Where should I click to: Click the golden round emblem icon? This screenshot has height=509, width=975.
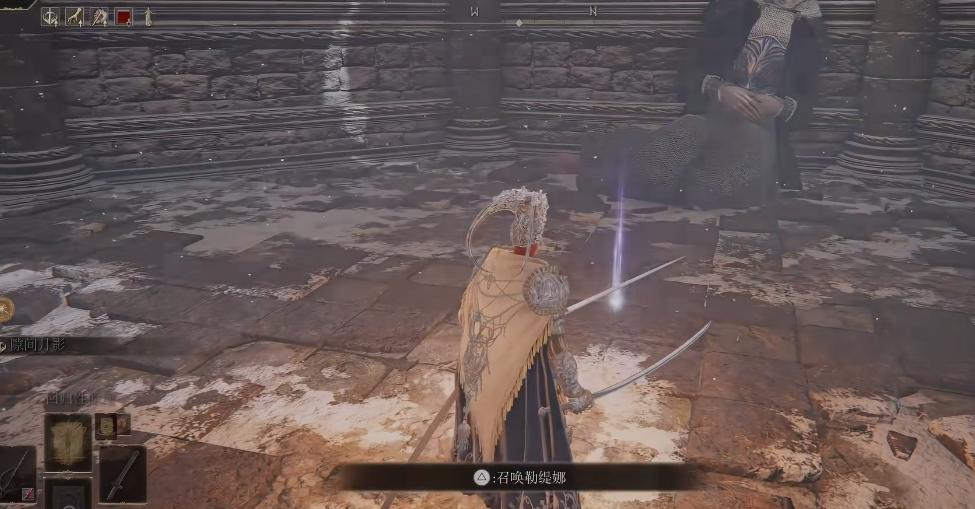click(4, 310)
